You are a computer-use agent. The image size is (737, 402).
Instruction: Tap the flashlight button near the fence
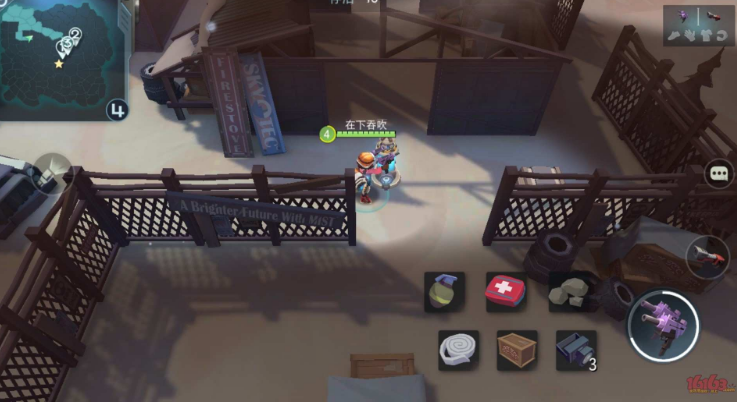point(47,174)
